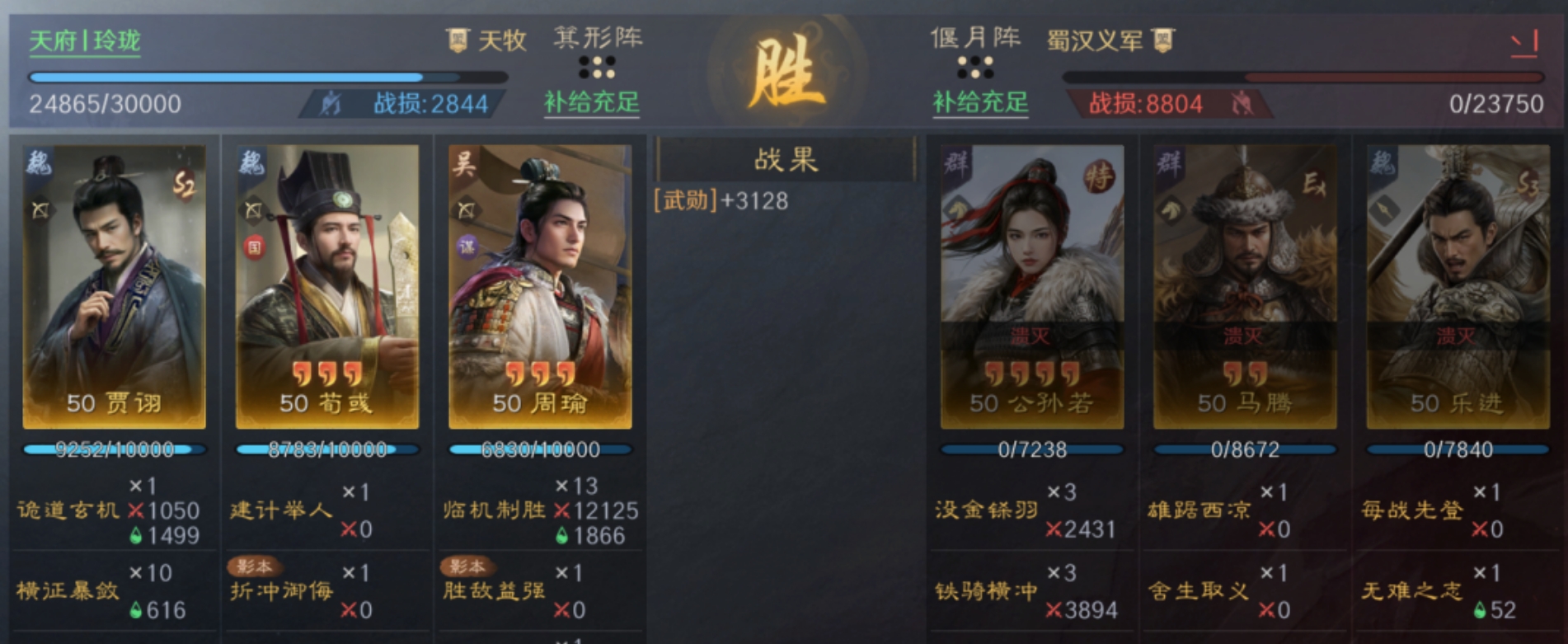Tap the blue attack icon beside 战损:2844

(x=330, y=103)
